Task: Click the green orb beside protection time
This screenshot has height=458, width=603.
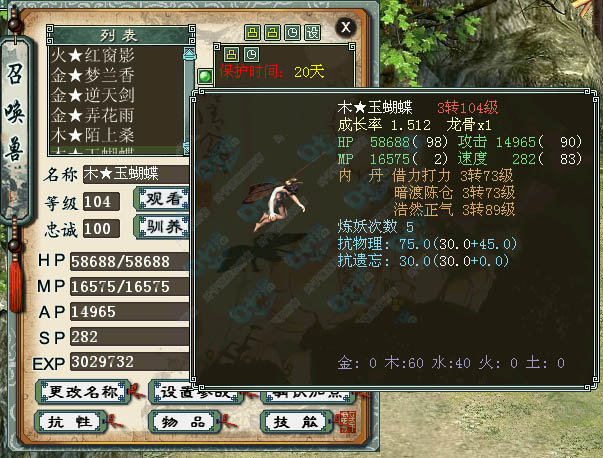Action: click(204, 75)
